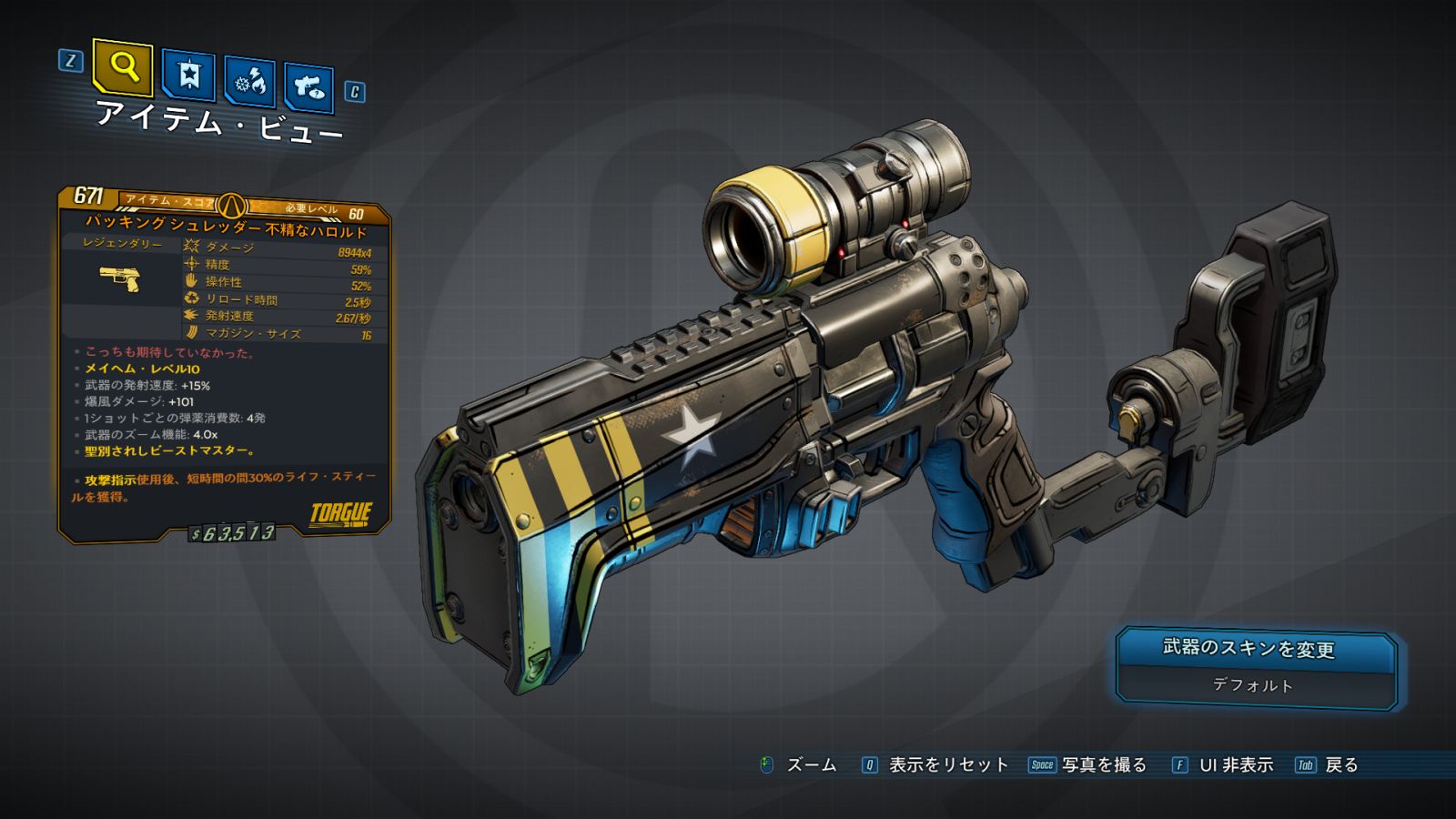Image resolution: width=1456 pixels, height=819 pixels.
Task: Switch to the star banner tab
Action: pos(188,75)
